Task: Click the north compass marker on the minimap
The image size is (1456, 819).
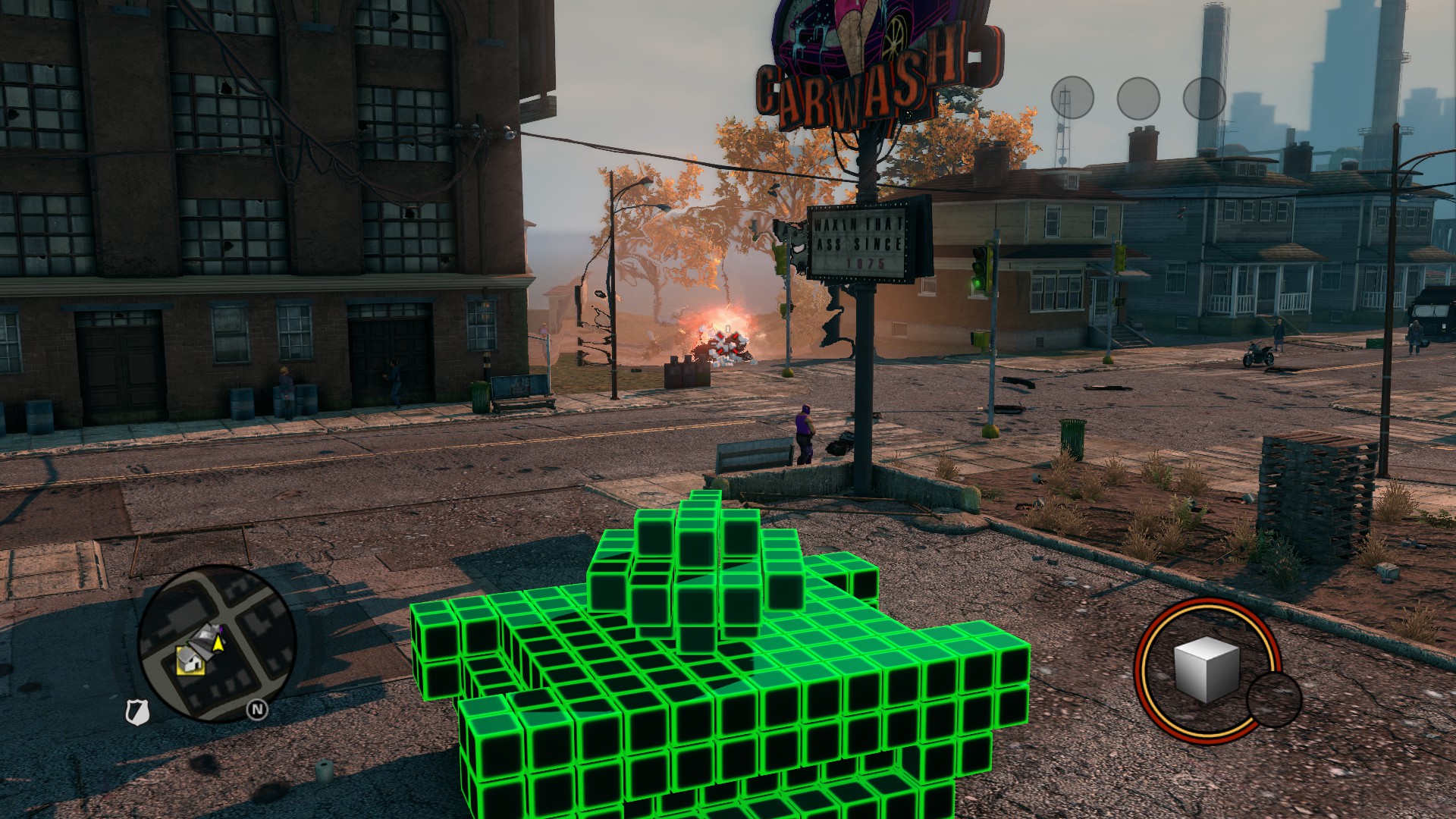Action: (x=257, y=710)
